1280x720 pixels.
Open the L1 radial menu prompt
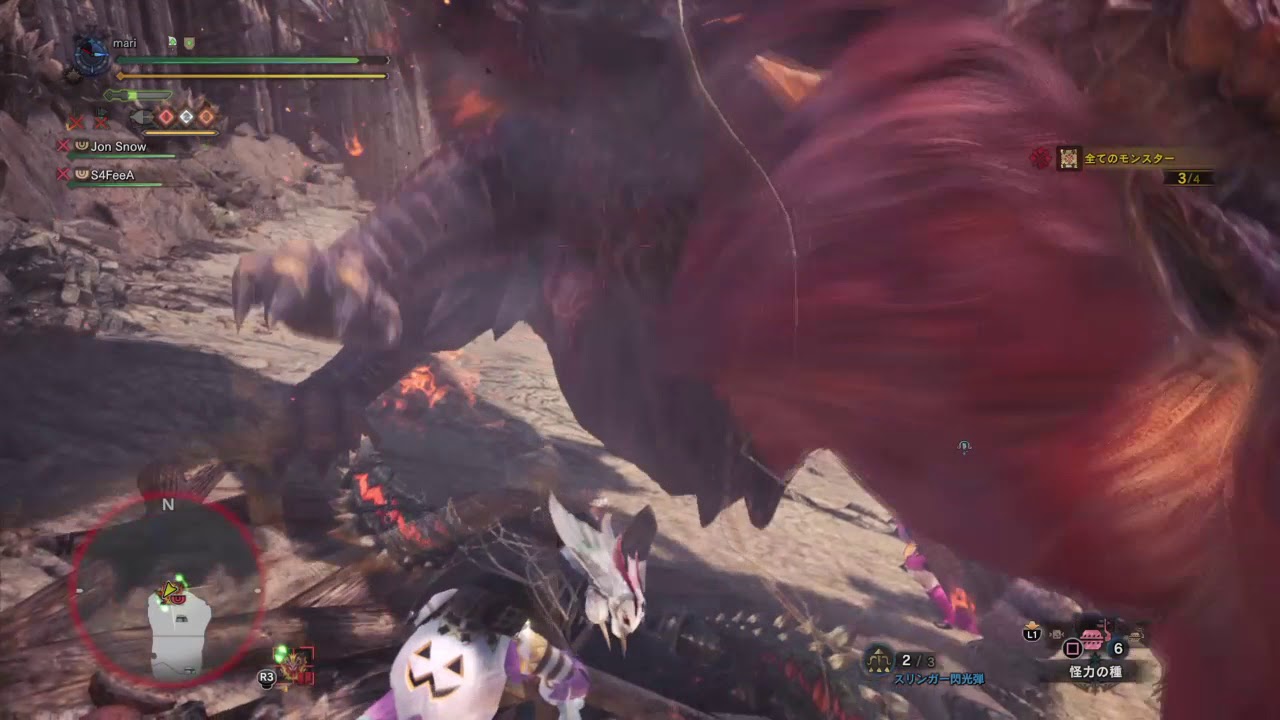(1030, 636)
